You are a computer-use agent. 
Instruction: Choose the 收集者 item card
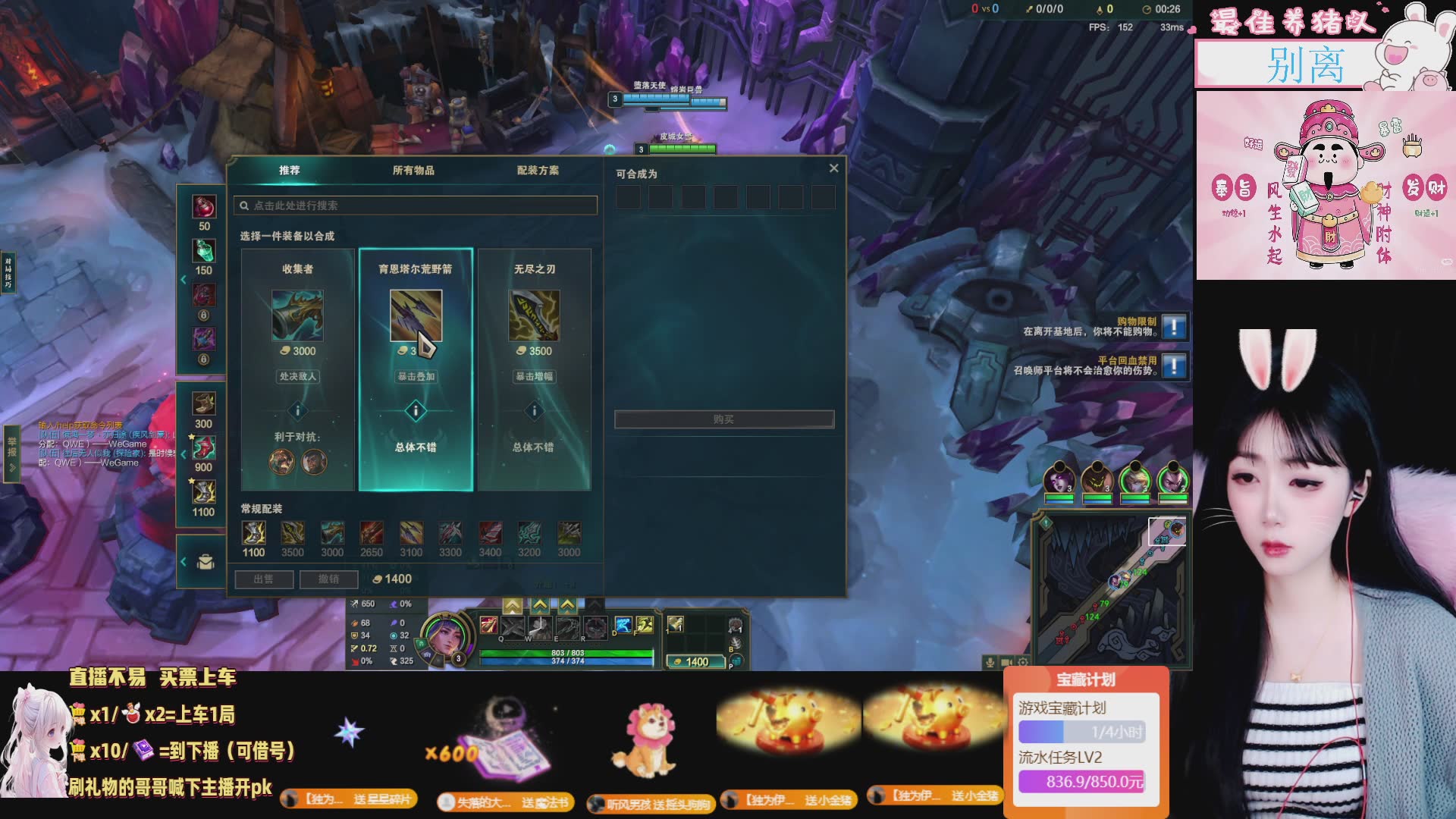click(x=298, y=369)
